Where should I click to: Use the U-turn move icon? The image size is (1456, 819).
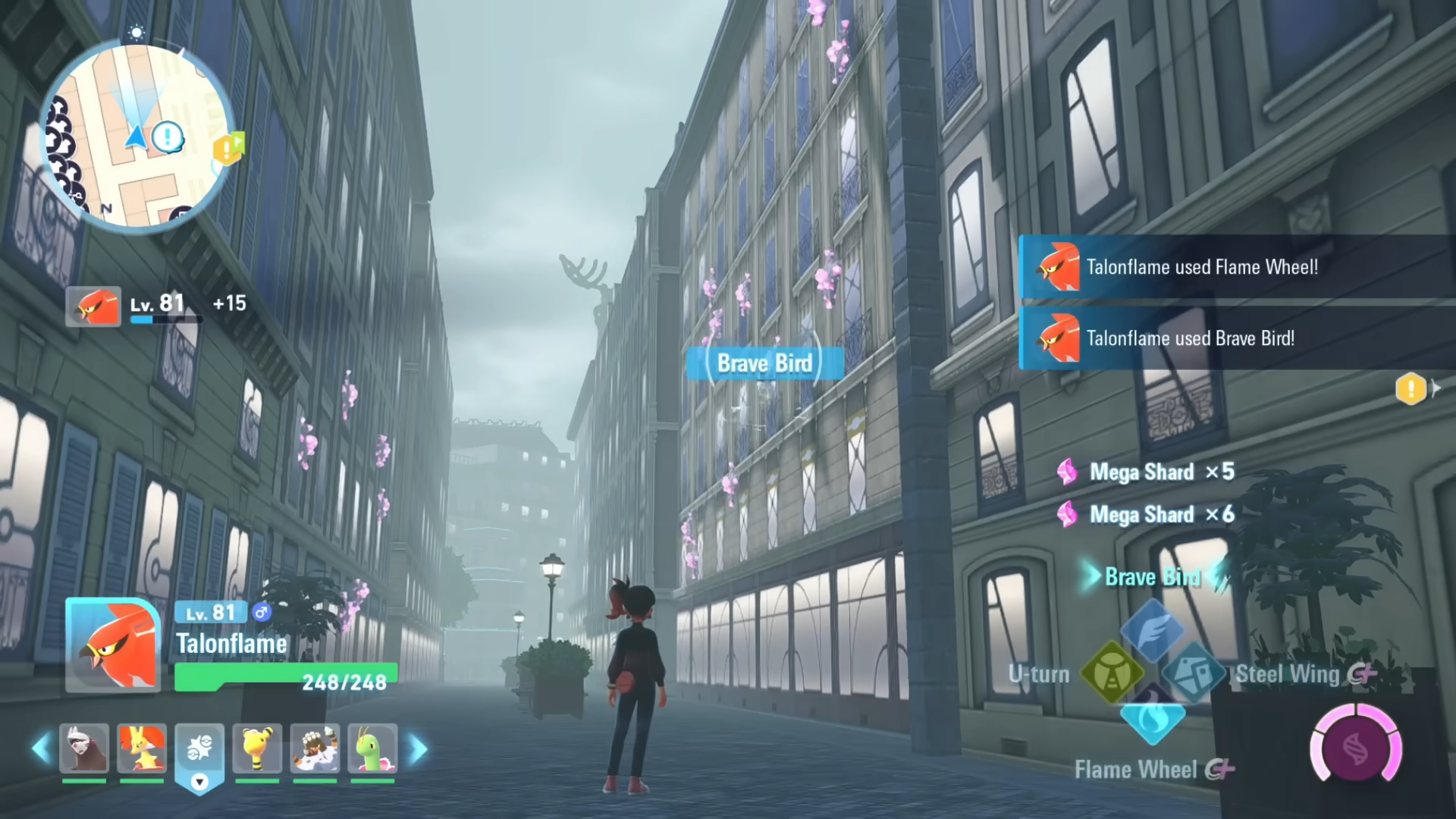click(x=1112, y=673)
